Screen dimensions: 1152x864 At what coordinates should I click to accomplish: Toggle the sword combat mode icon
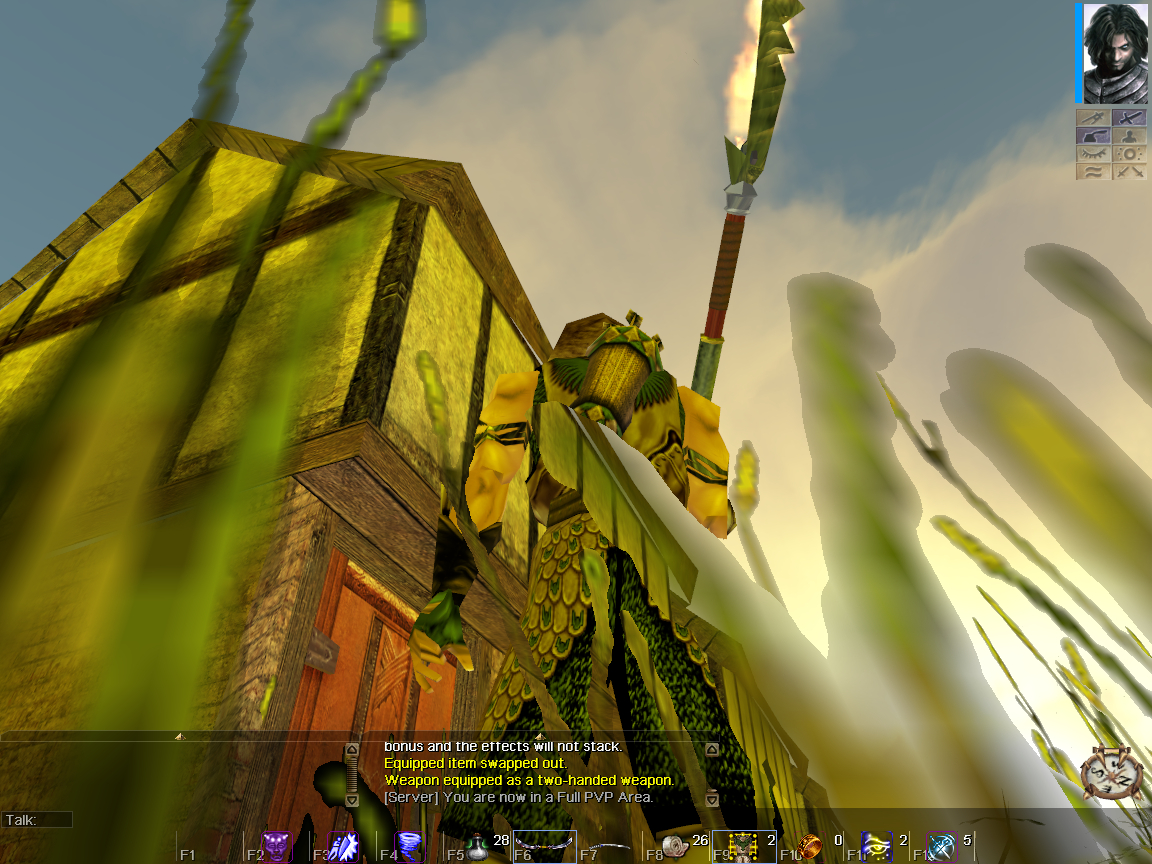coord(1130,117)
